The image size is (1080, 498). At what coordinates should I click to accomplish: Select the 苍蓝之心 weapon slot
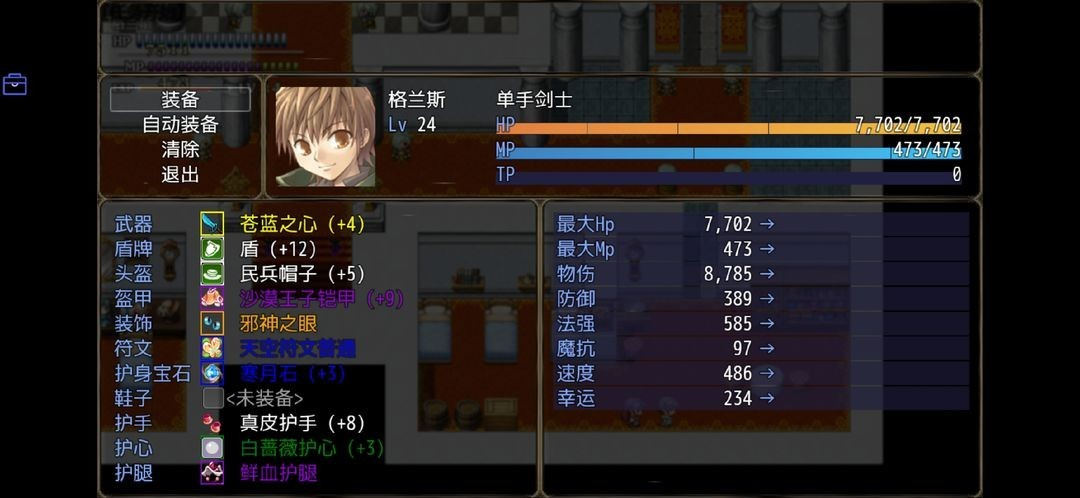coord(302,224)
